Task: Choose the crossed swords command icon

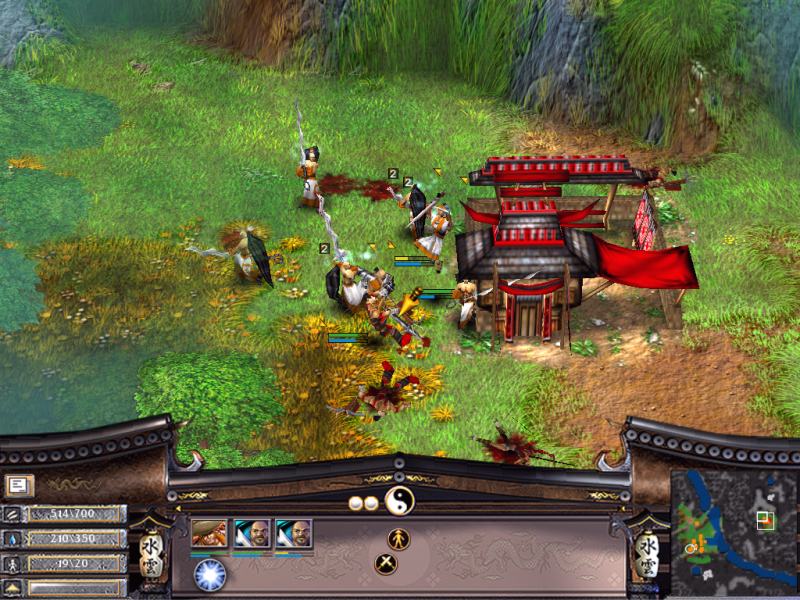Action: coord(386,564)
